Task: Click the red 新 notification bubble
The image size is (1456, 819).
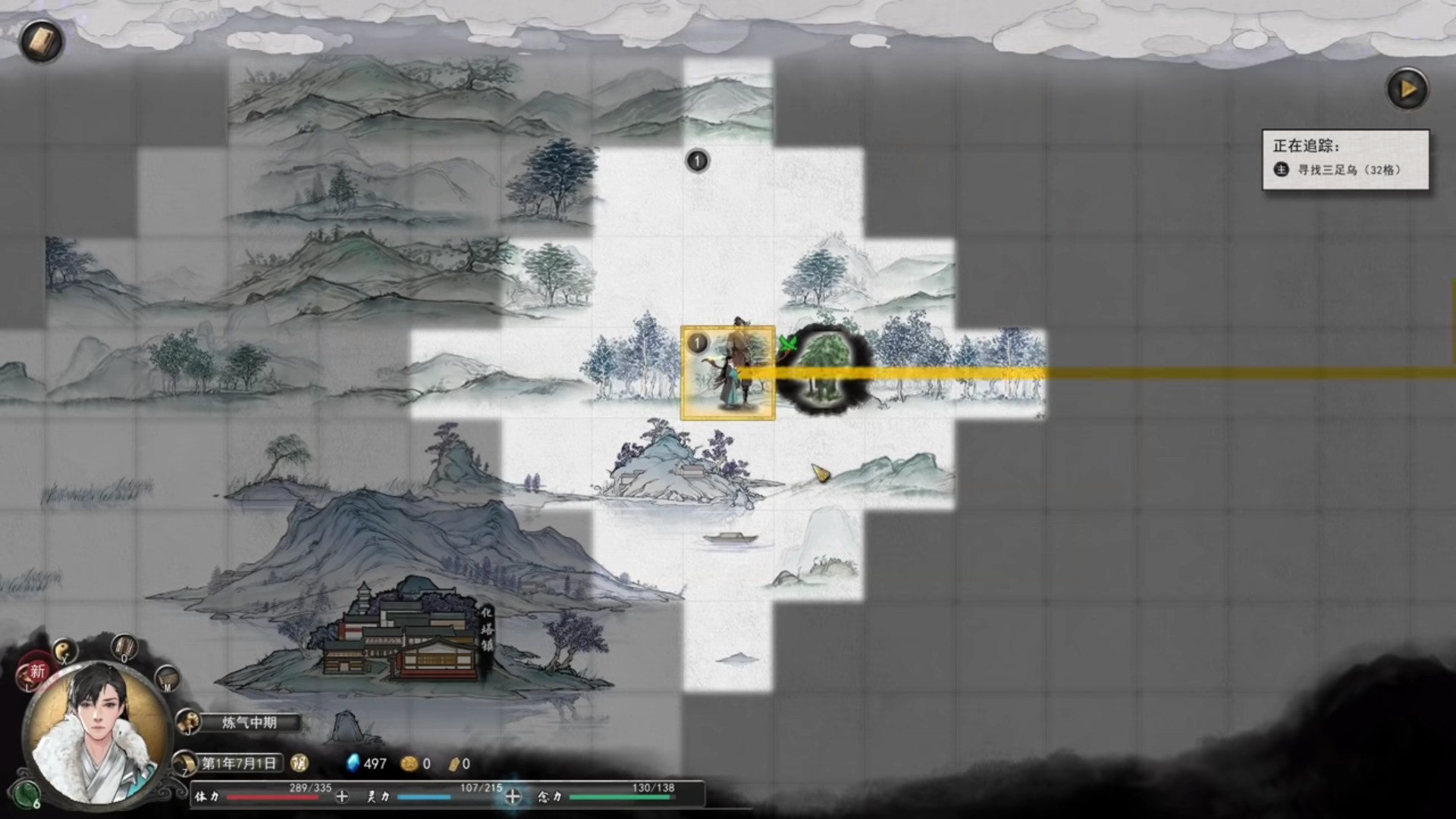Action: [37, 672]
